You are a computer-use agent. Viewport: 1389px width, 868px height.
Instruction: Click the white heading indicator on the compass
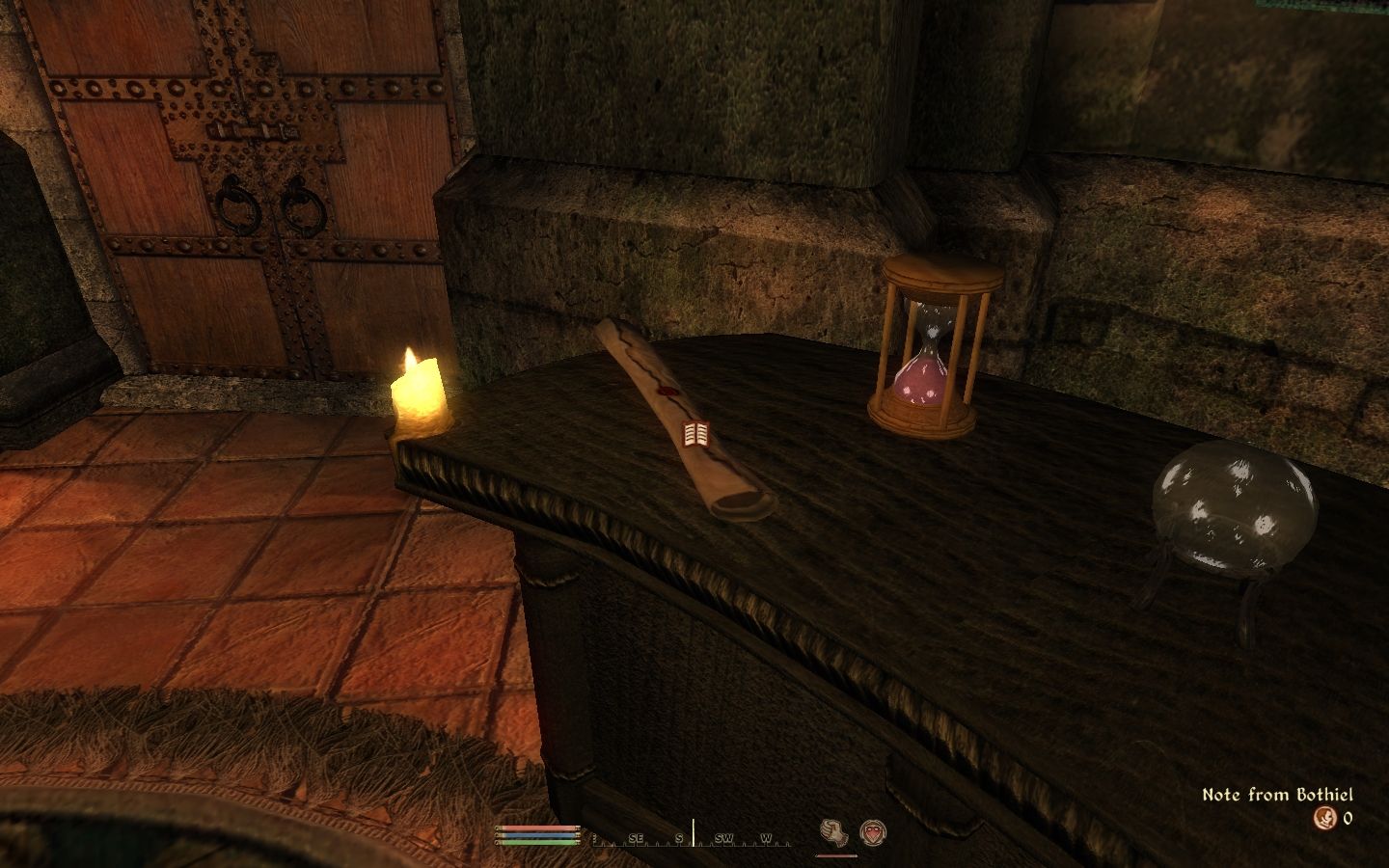click(694, 833)
